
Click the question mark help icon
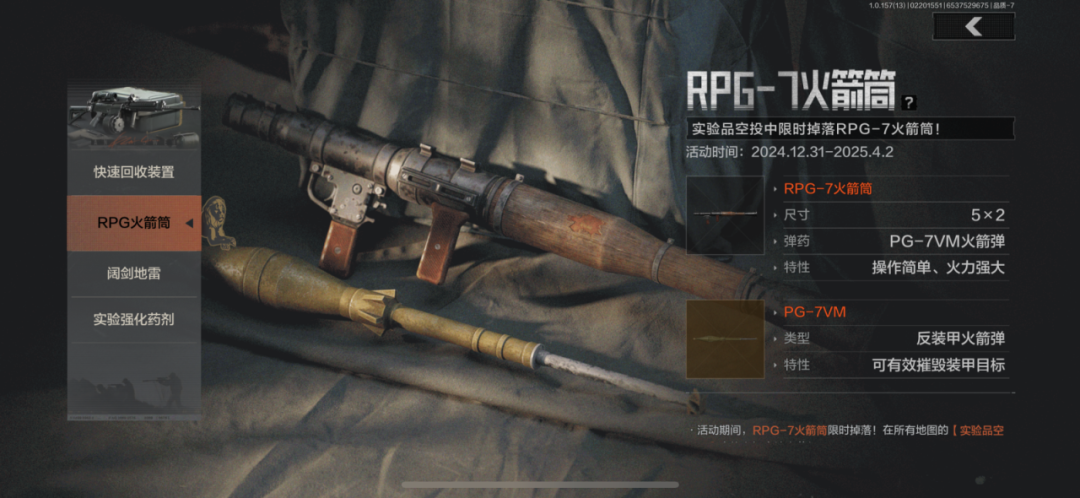point(908,102)
